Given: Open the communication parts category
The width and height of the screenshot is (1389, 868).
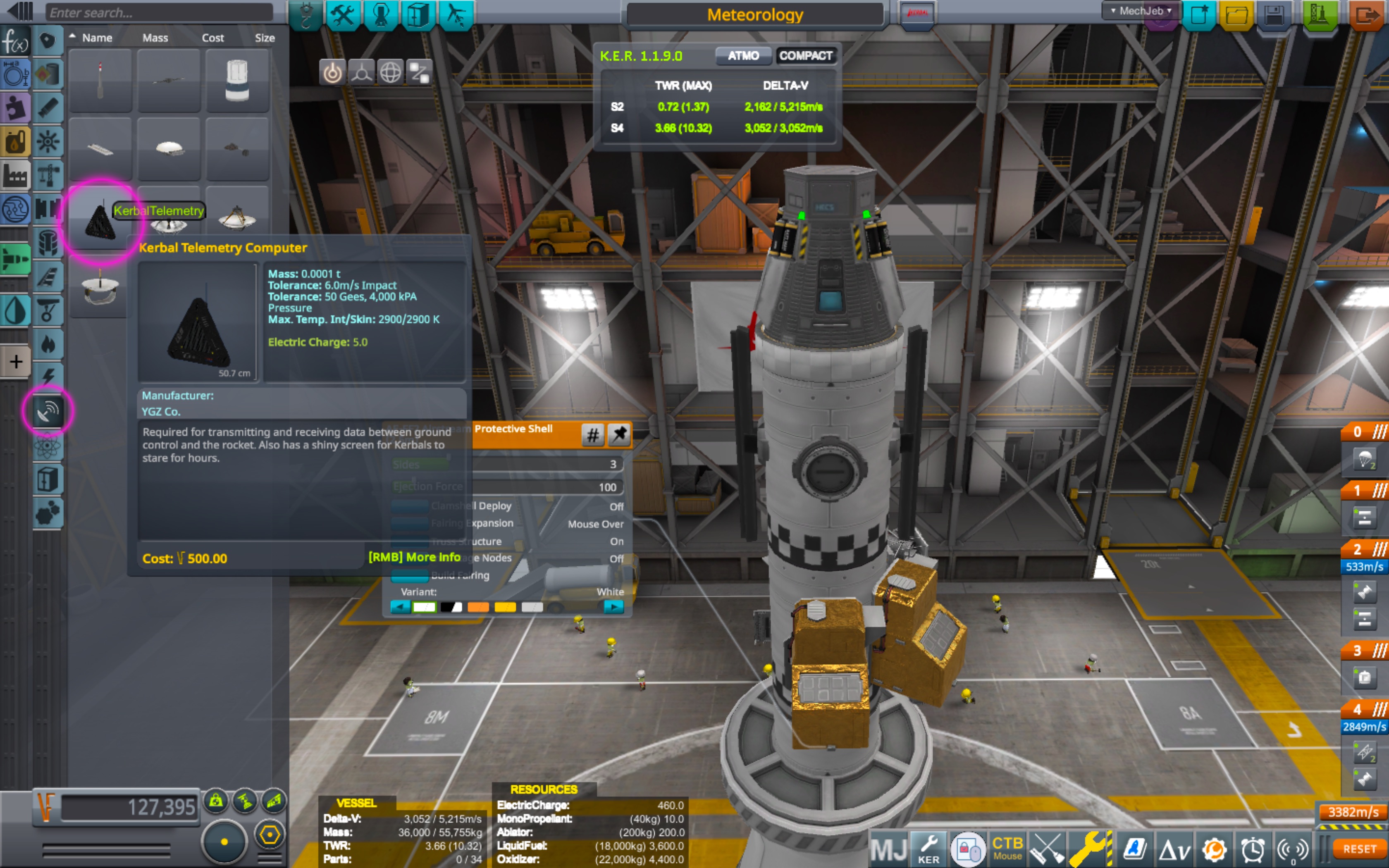Looking at the screenshot, I should [48, 411].
